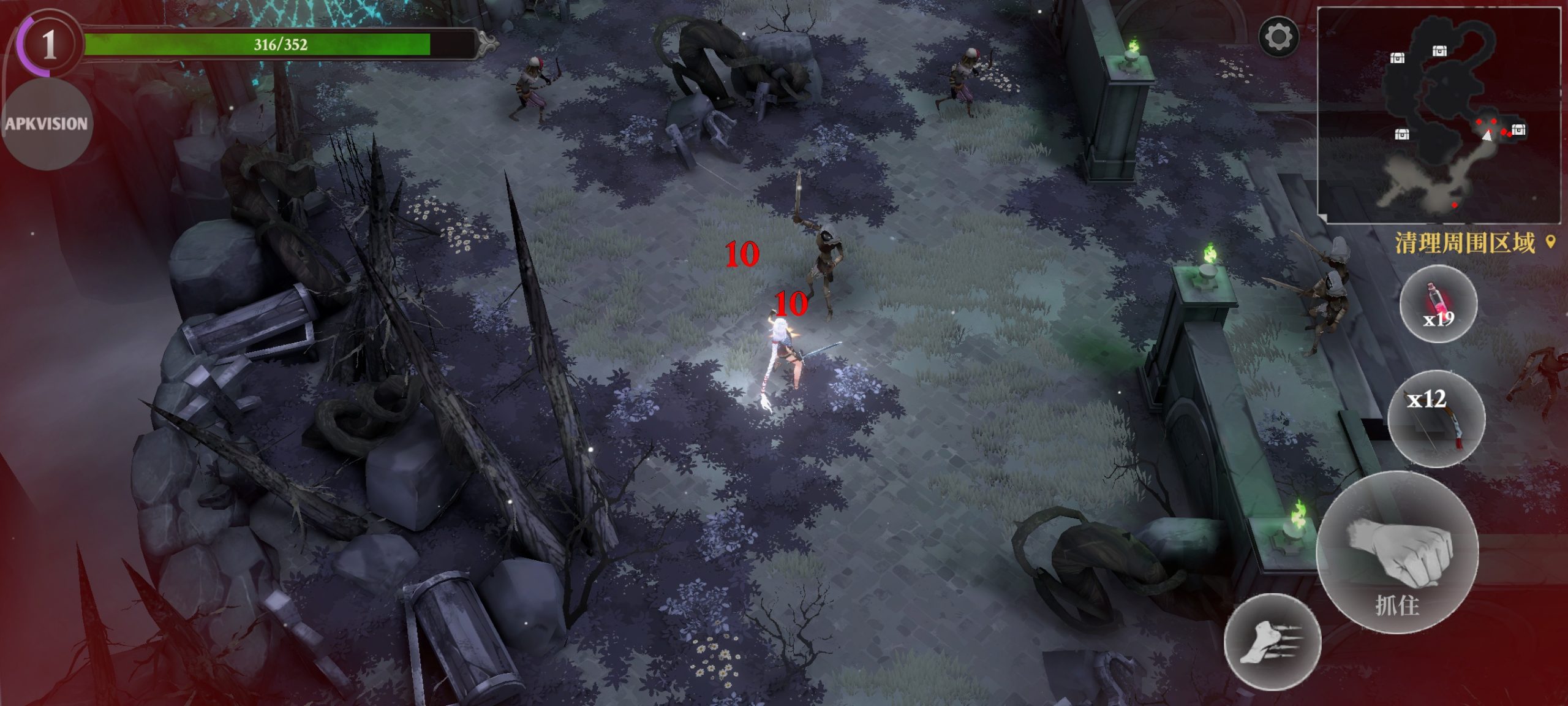This screenshot has height=706, width=1568.
Task: Activate the dash foot button
Action: (x=1272, y=641)
